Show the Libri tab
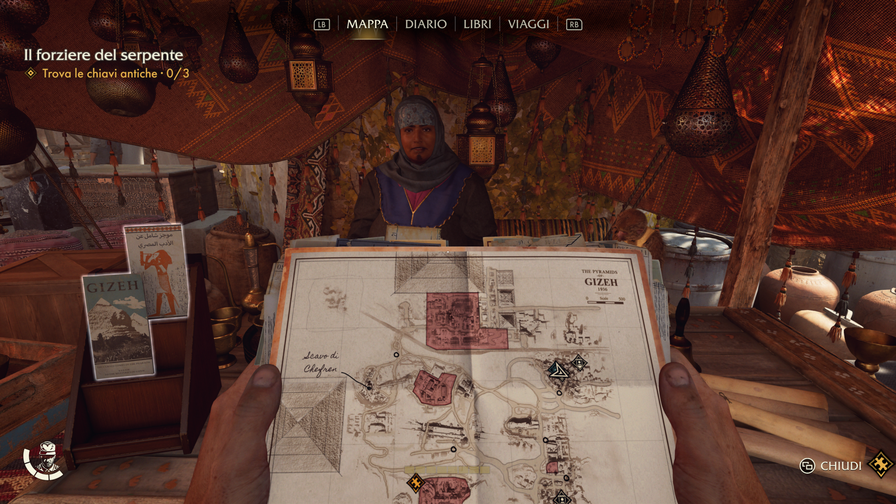The height and width of the screenshot is (504, 896). 477,24
